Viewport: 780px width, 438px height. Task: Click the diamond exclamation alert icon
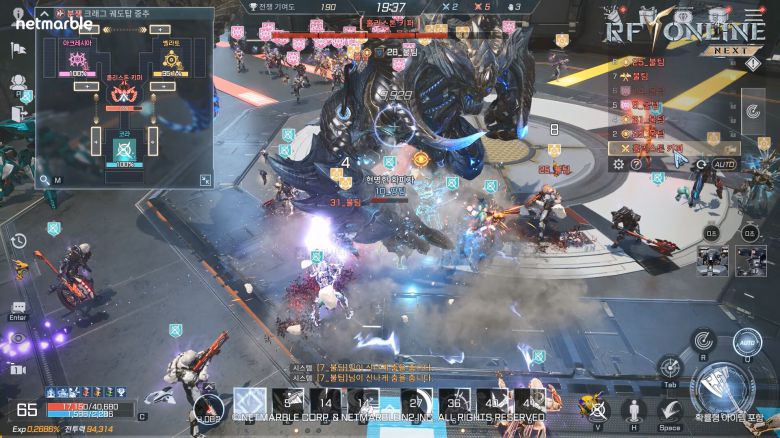click(752, 64)
